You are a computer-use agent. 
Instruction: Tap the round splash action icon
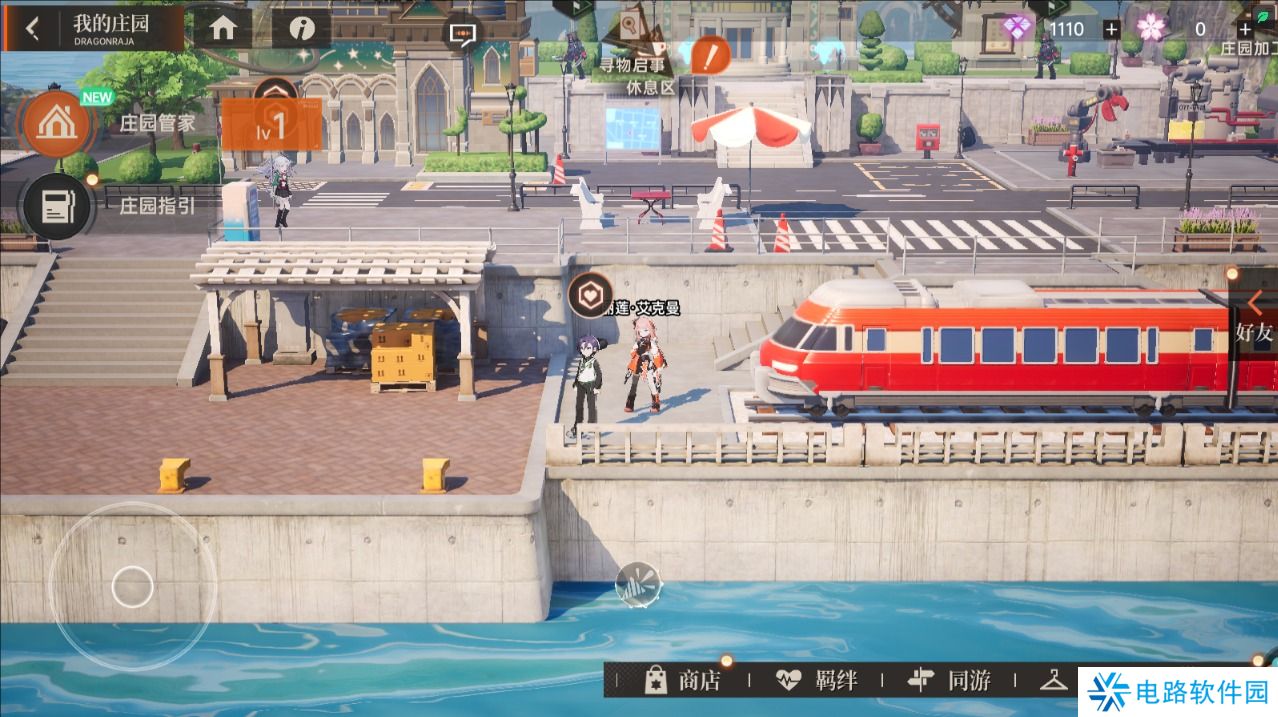[638, 584]
